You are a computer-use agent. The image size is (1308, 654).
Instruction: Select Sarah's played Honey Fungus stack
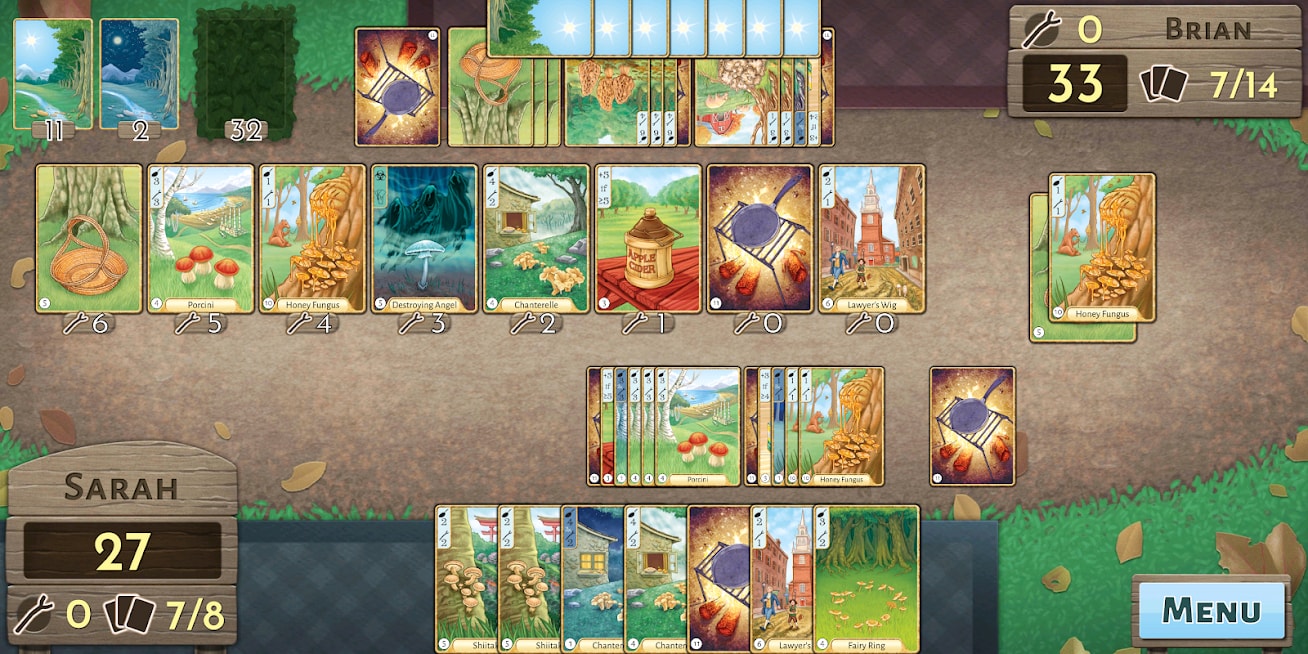[x=841, y=426]
